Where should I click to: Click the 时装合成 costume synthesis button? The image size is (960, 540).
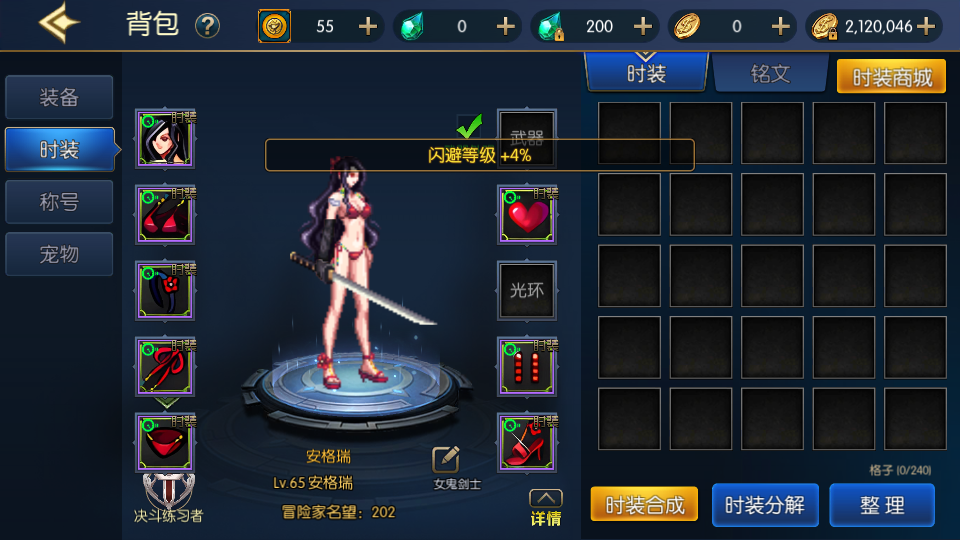[645, 505]
